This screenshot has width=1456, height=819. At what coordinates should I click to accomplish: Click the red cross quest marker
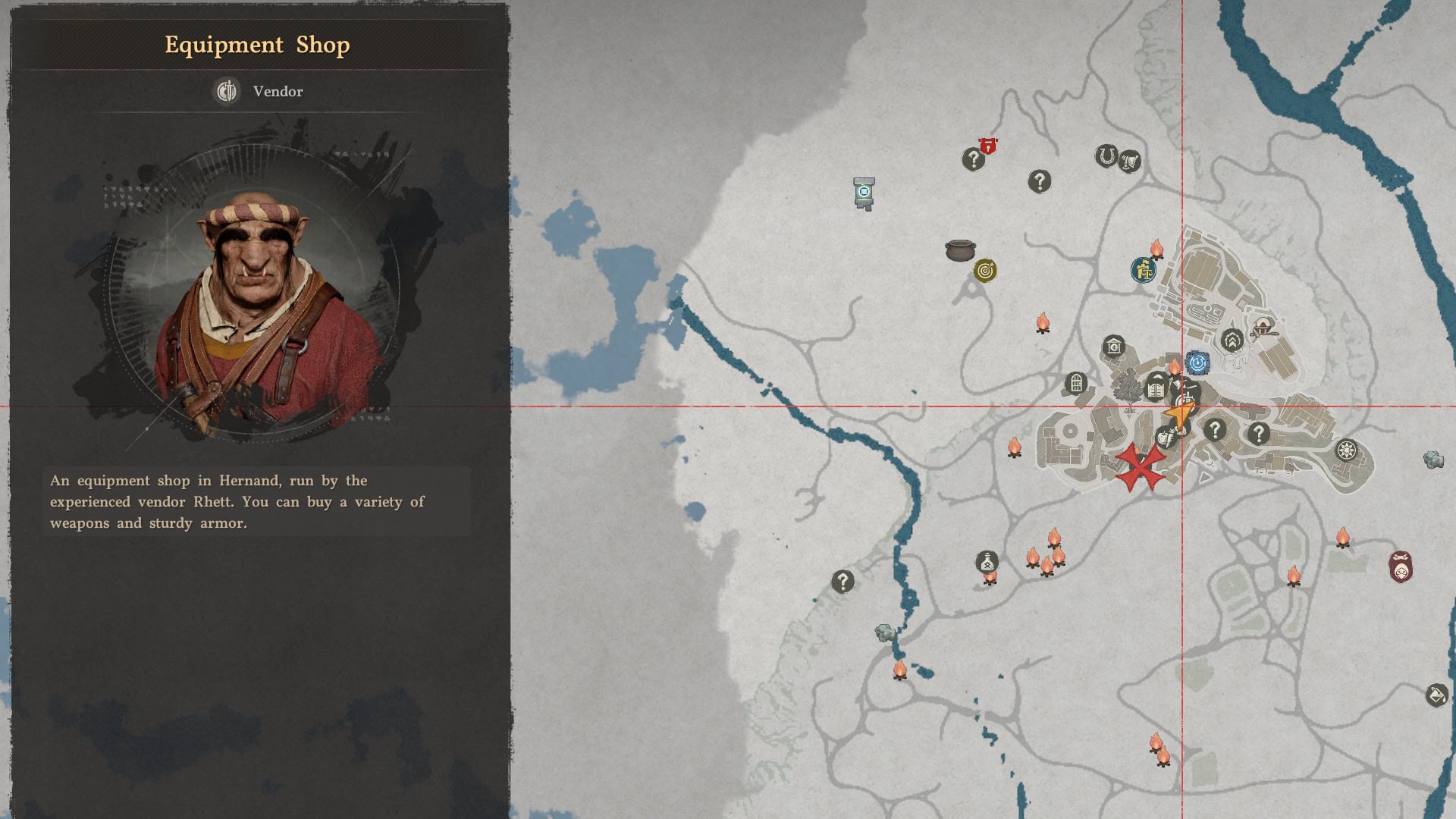(x=1140, y=466)
